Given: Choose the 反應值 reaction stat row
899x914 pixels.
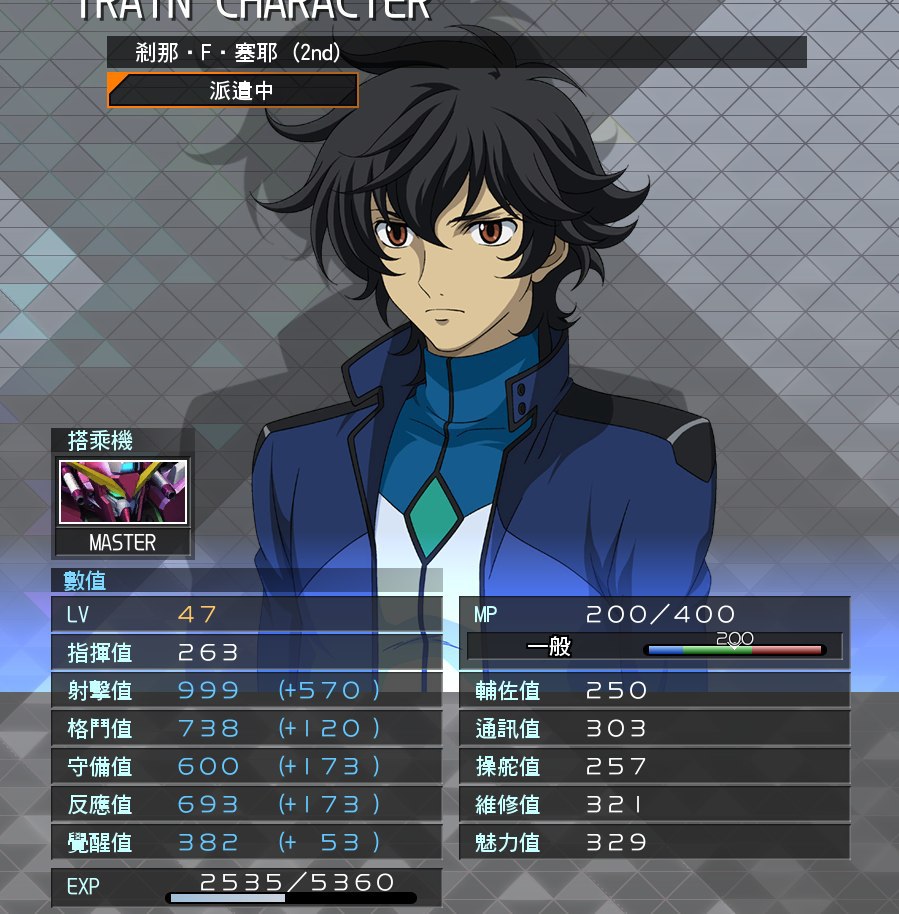Looking at the screenshot, I should (x=246, y=805).
